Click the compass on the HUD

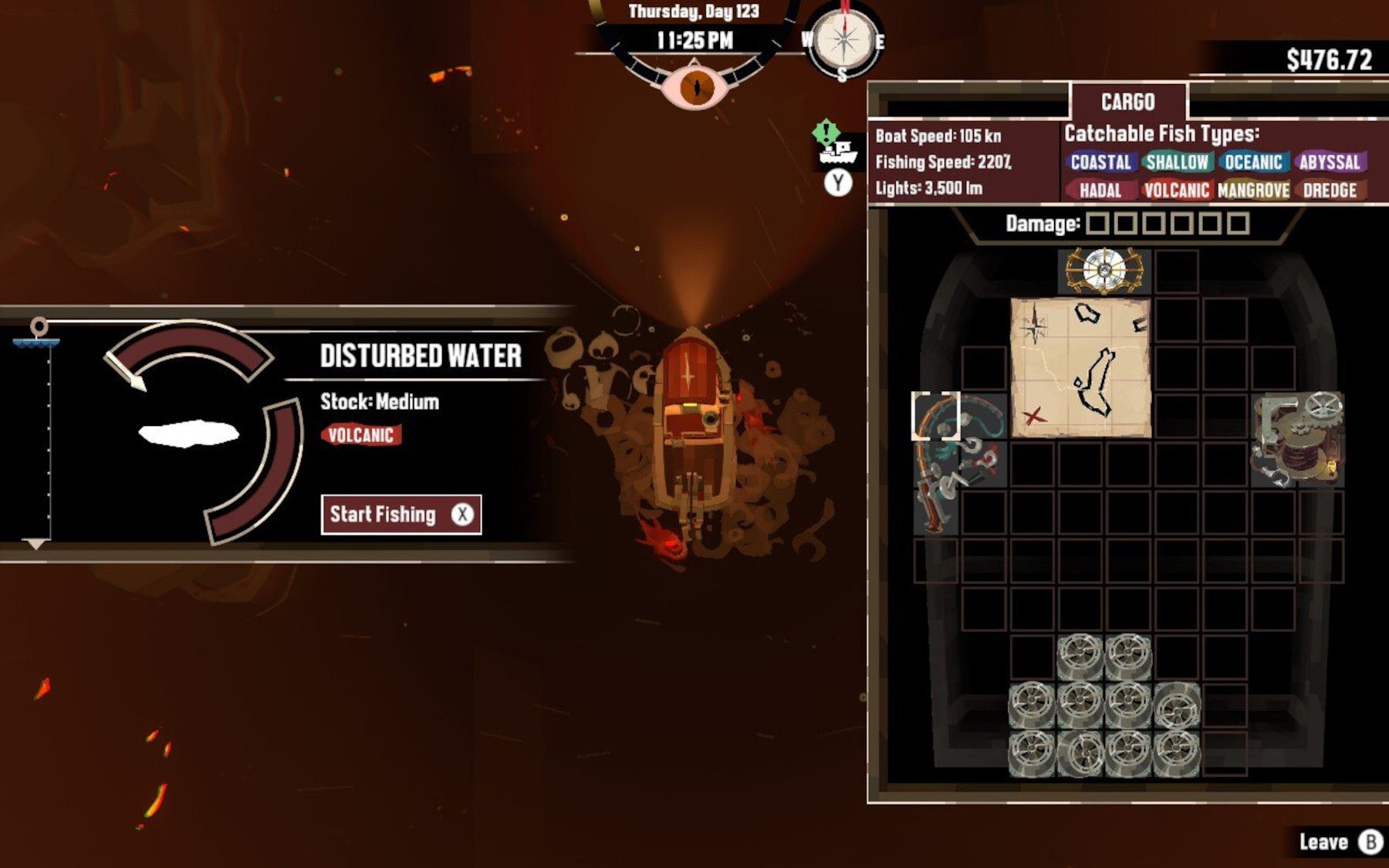click(843, 41)
